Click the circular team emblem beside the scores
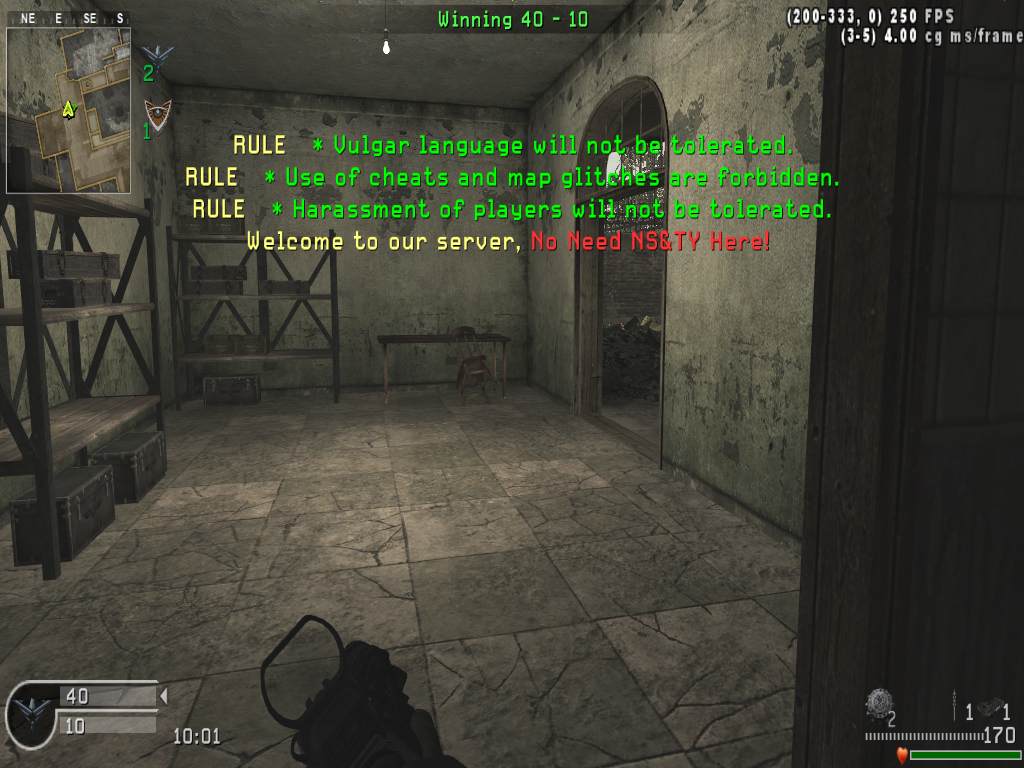The height and width of the screenshot is (768, 1024). click(31, 712)
